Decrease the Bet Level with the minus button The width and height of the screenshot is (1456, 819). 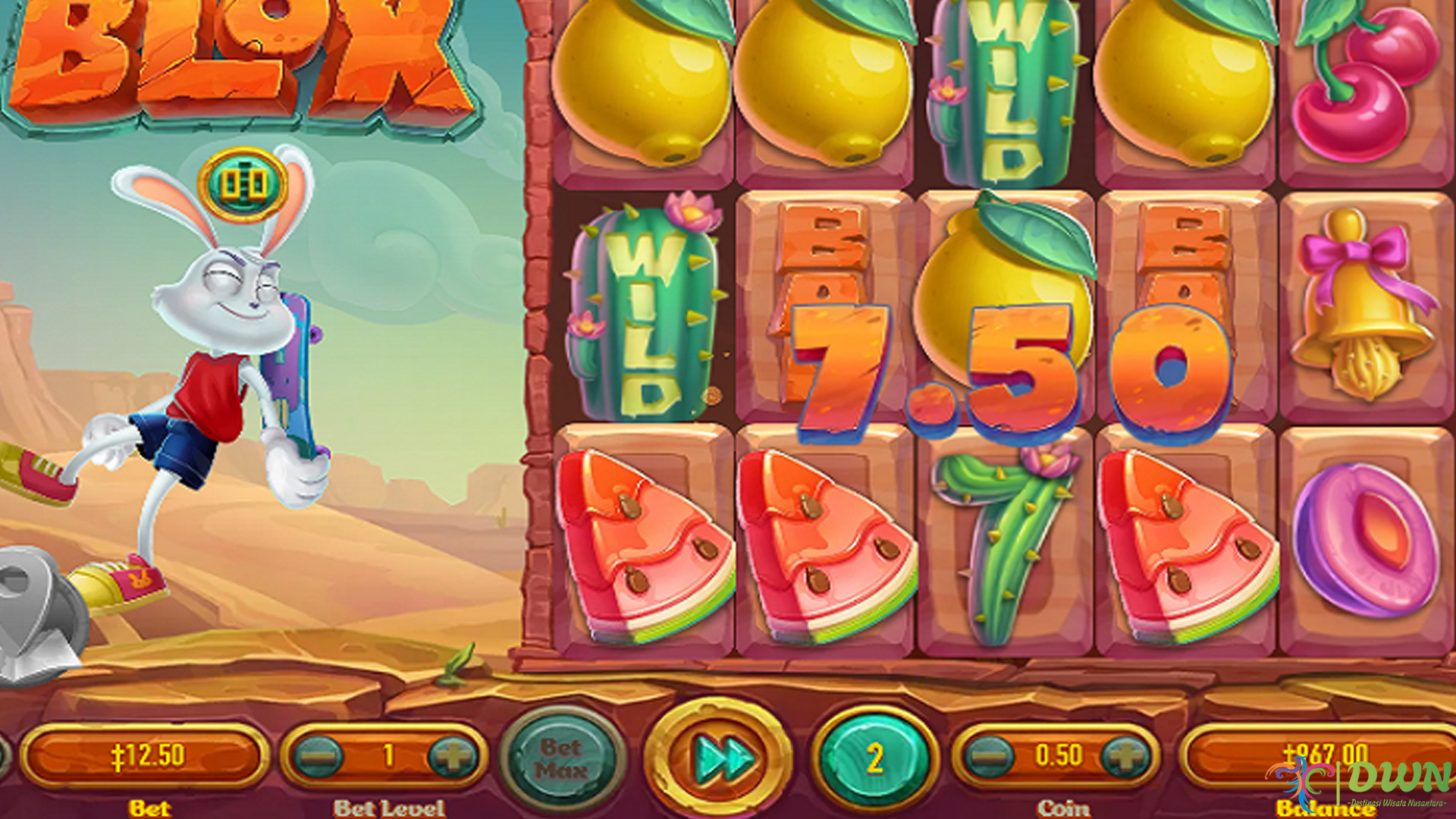pyautogui.click(x=319, y=755)
